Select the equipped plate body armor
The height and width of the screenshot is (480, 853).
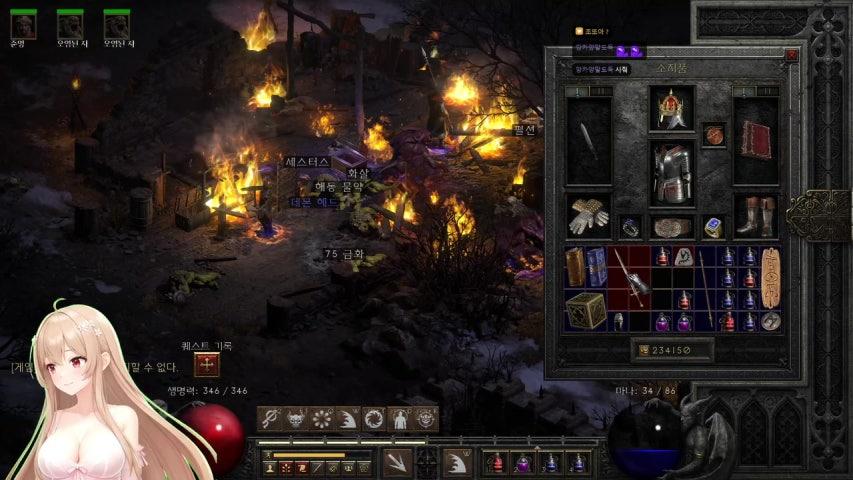pyautogui.click(x=671, y=172)
